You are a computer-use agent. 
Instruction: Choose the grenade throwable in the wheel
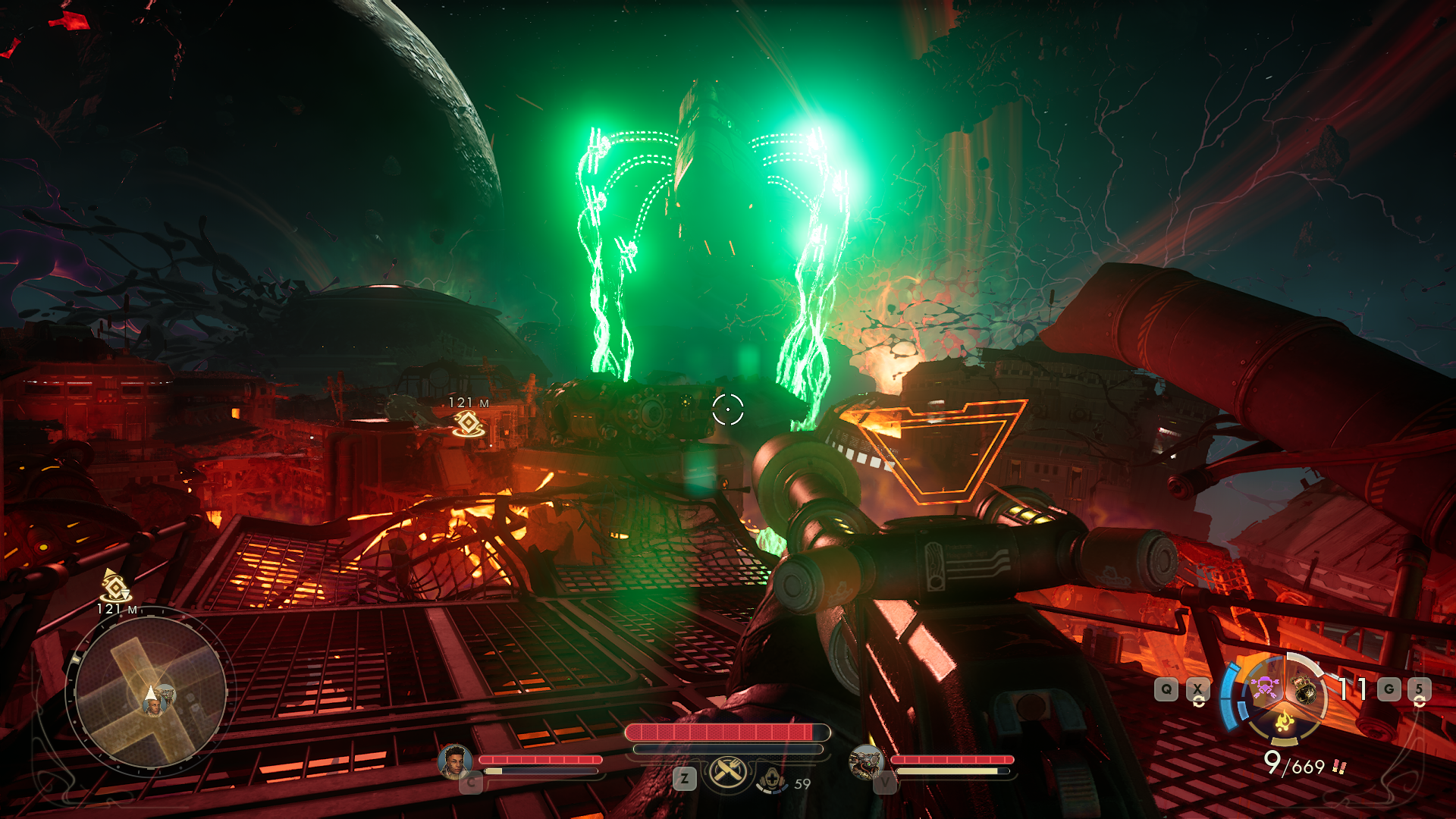pos(1304,689)
